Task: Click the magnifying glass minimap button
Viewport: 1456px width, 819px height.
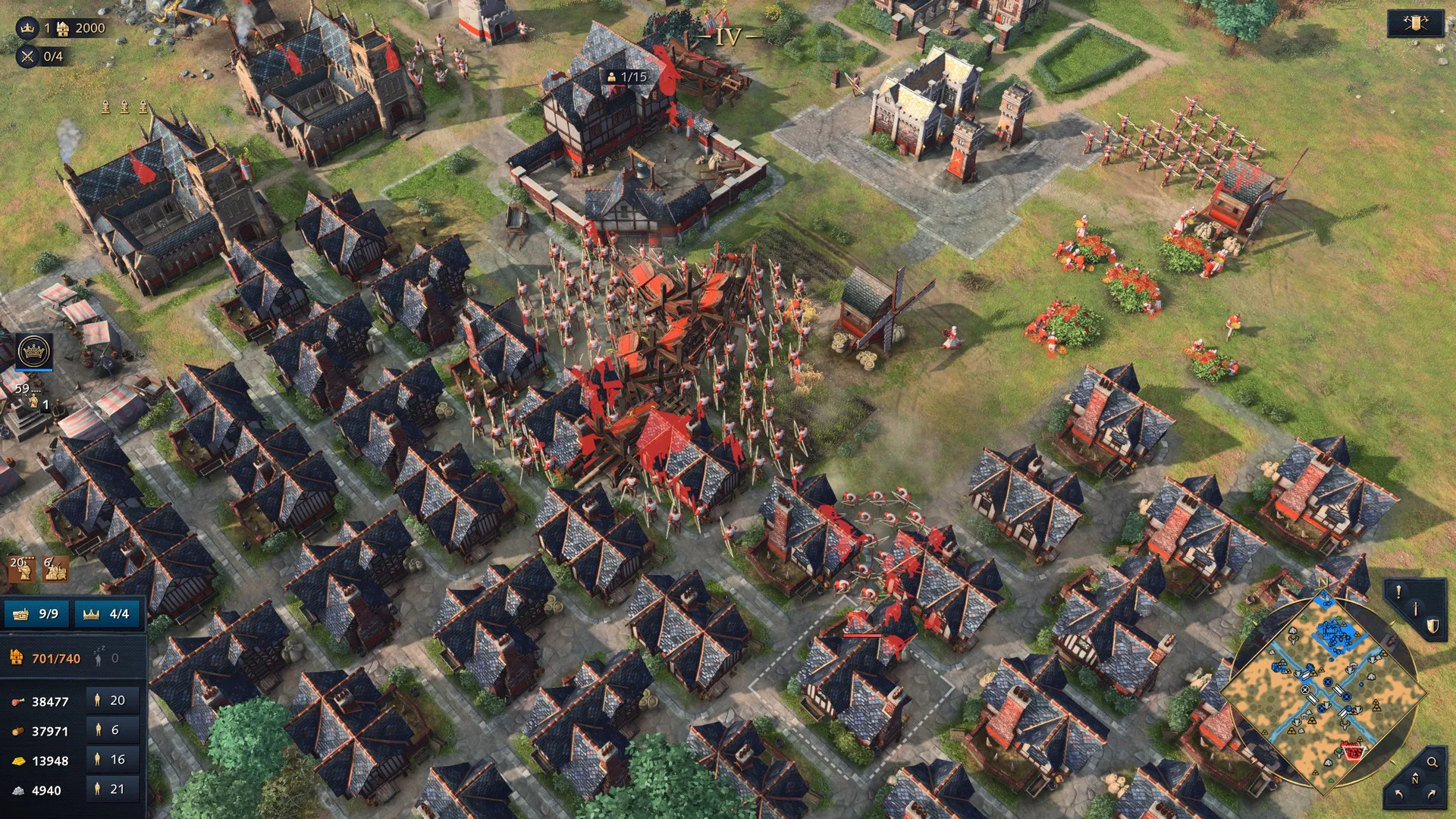Action: (x=1432, y=762)
